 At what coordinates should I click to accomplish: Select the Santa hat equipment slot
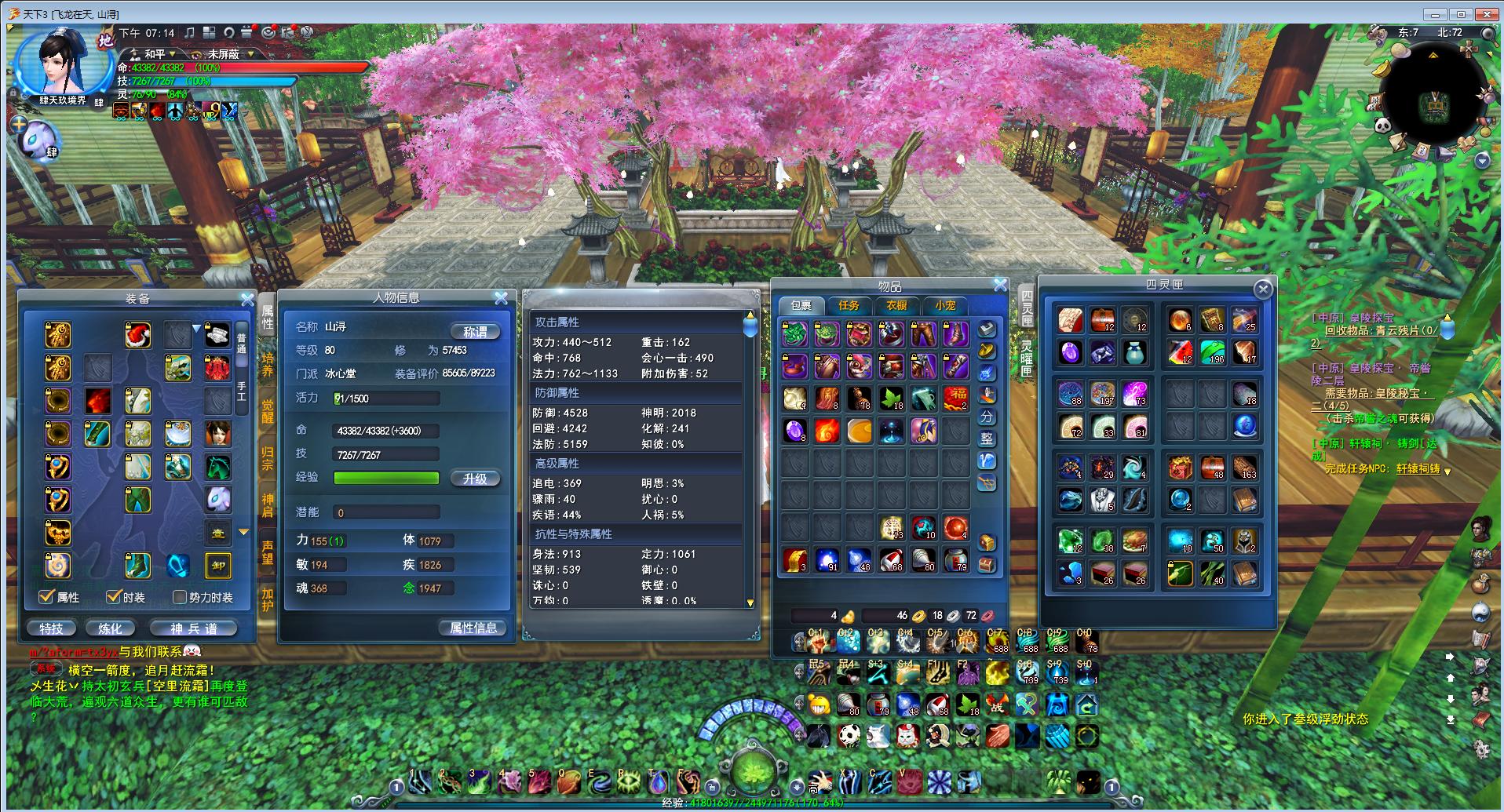coord(138,335)
